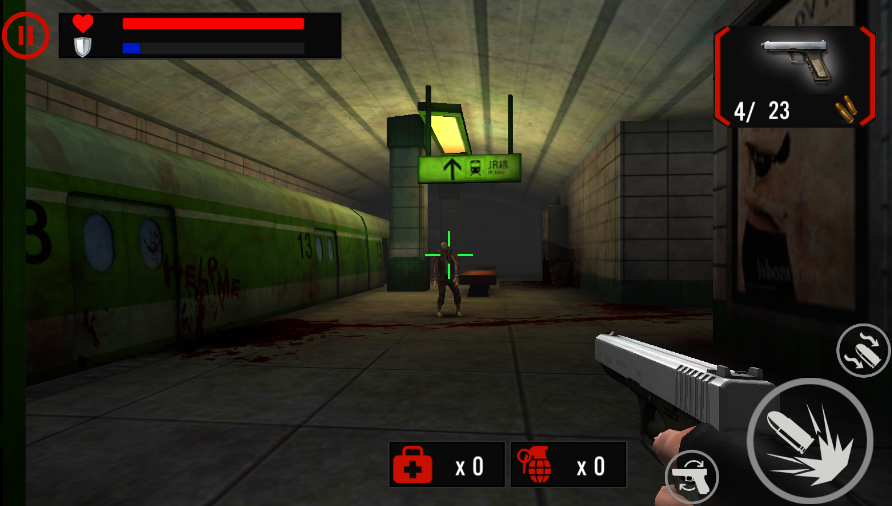Reload ammo using the bullets cycle button
Viewport: 892px width, 506px height.
[863, 350]
